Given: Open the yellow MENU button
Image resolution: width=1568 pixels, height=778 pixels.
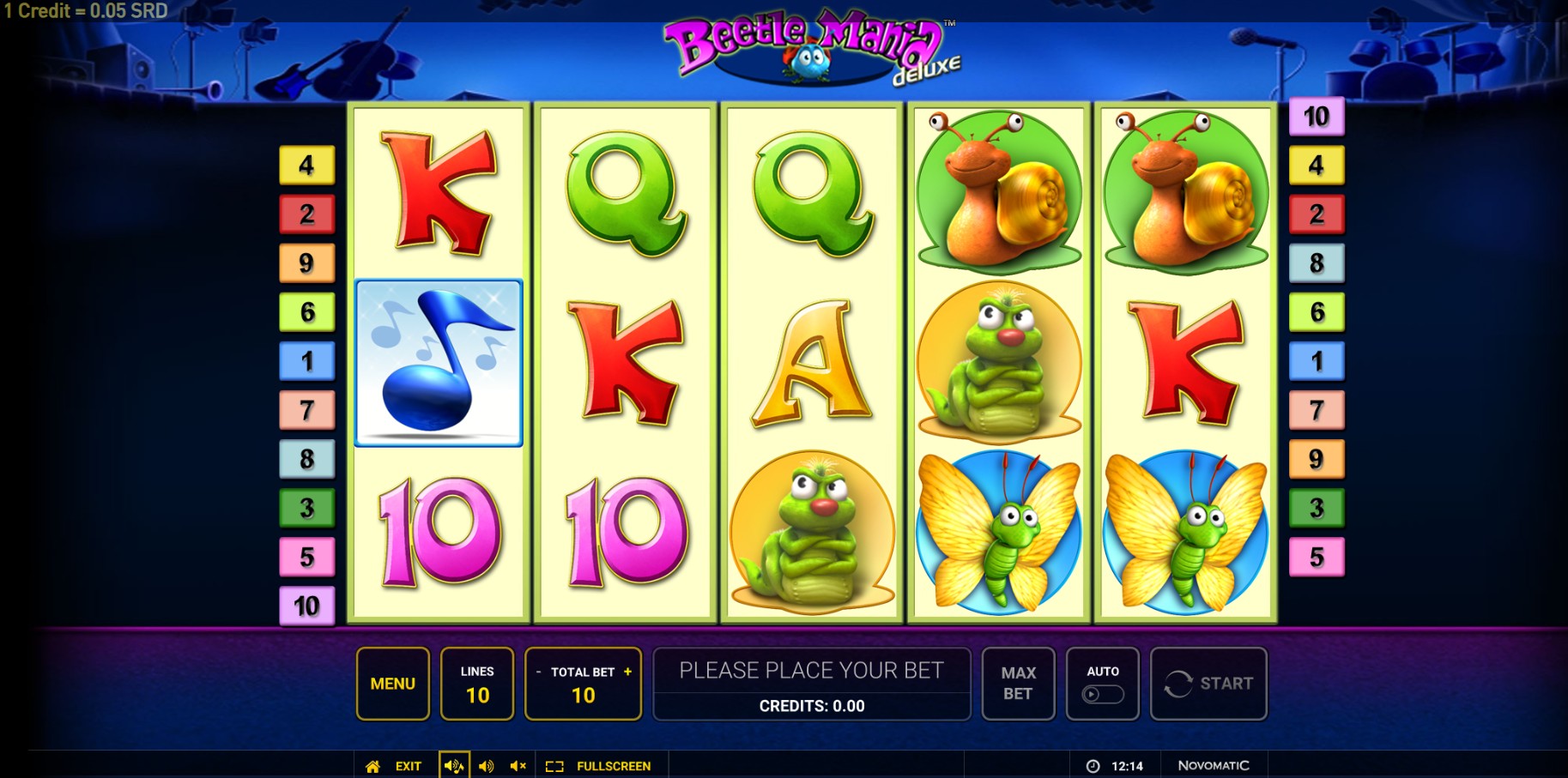Looking at the screenshot, I should (392, 684).
